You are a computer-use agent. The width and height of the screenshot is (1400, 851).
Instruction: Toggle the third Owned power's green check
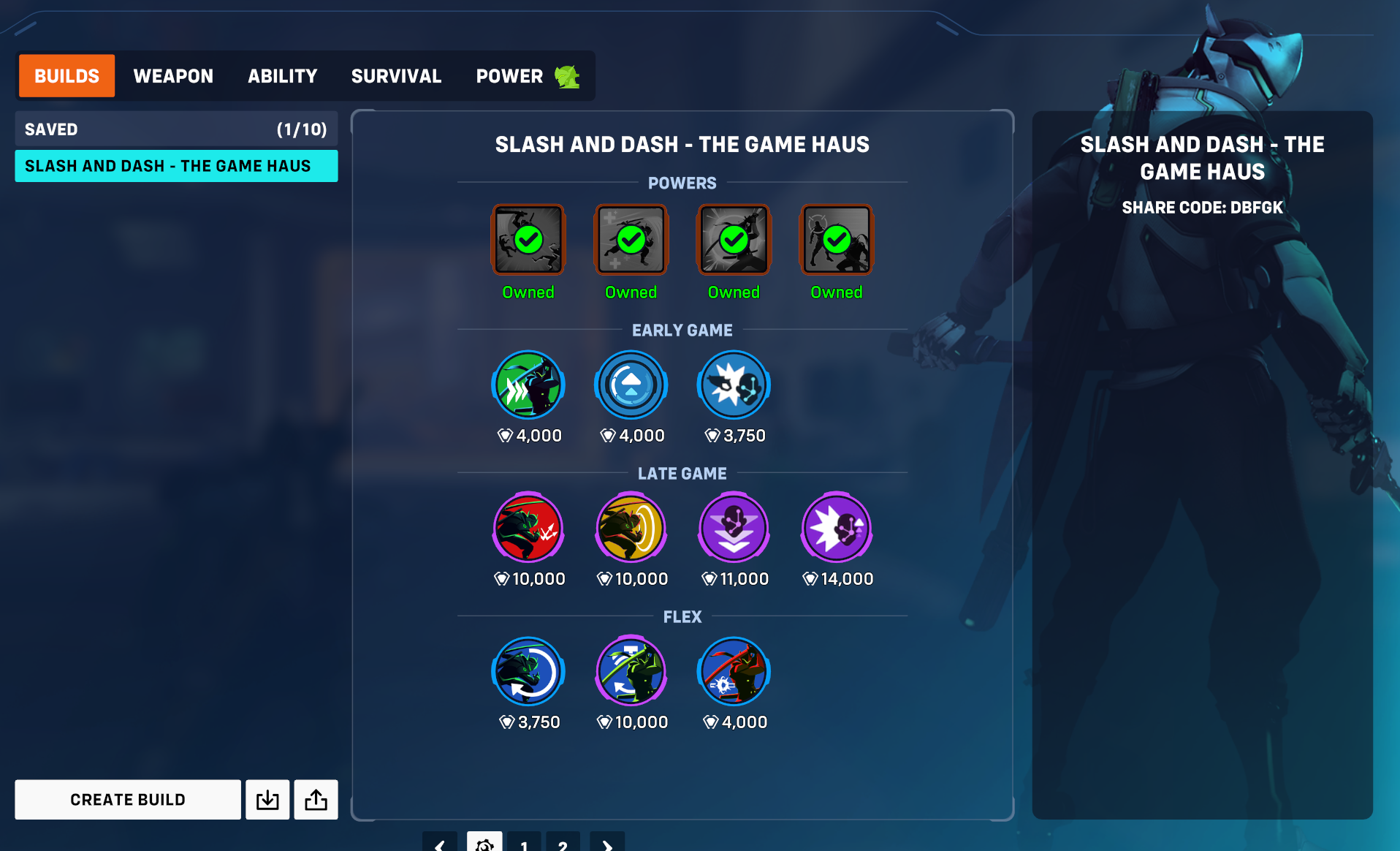(x=734, y=239)
